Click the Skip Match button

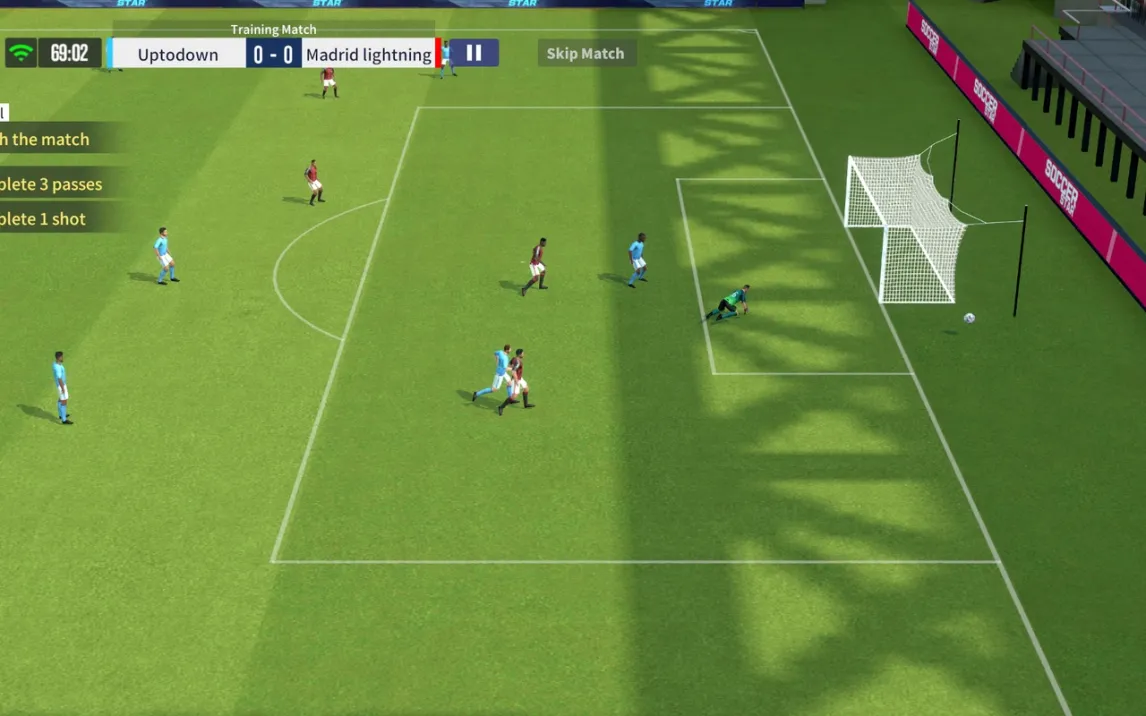click(585, 54)
